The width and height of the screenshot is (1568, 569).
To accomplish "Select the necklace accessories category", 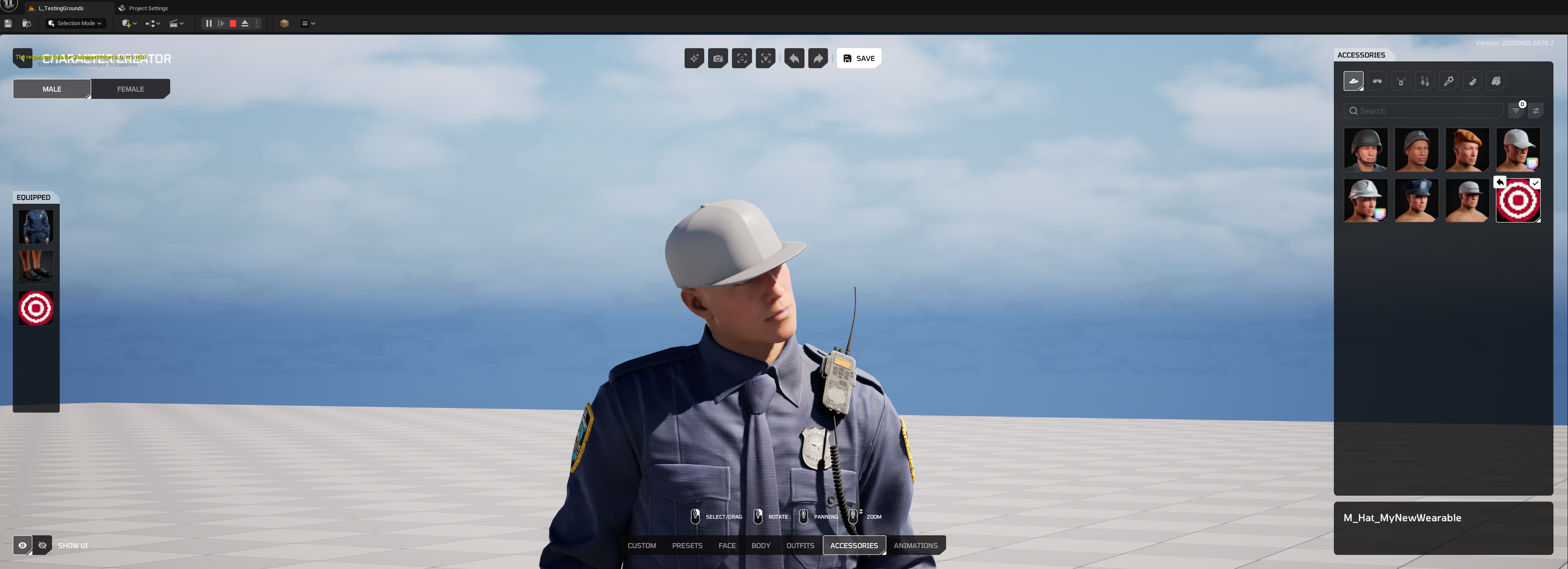I will (1401, 81).
